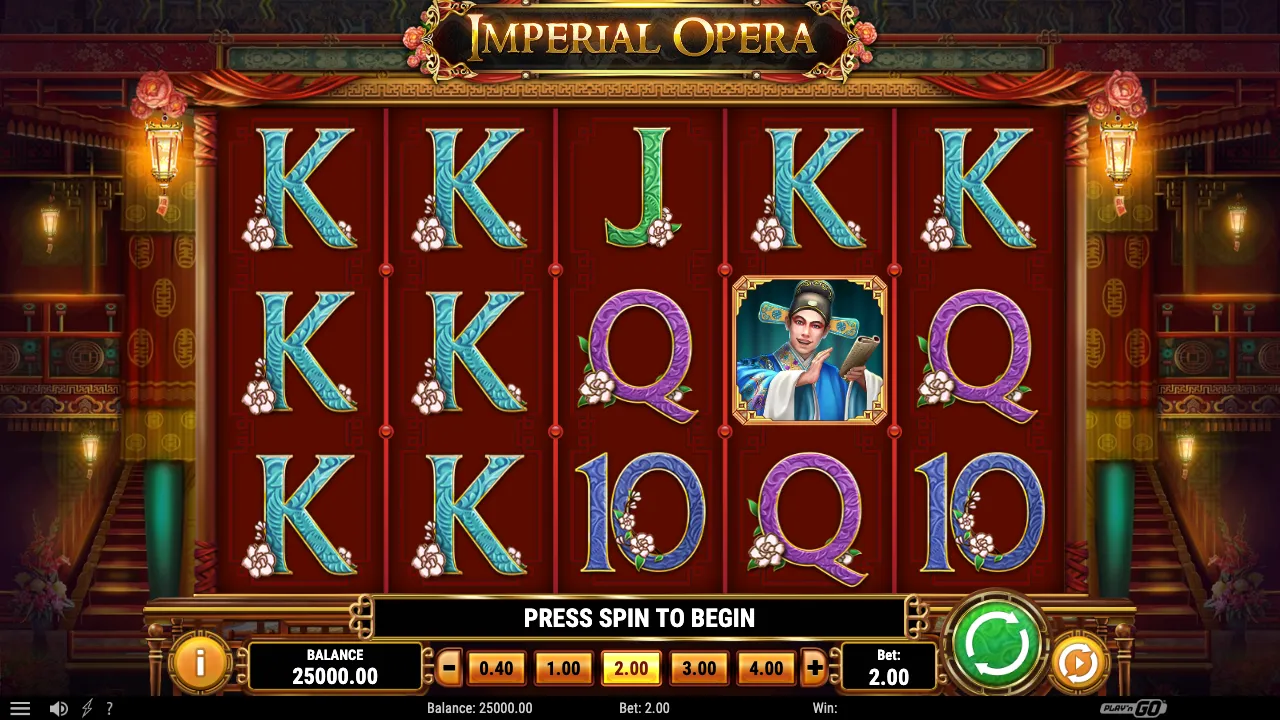The width and height of the screenshot is (1280, 720).
Task: Decrease the bet with the minus button
Action: (450, 668)
